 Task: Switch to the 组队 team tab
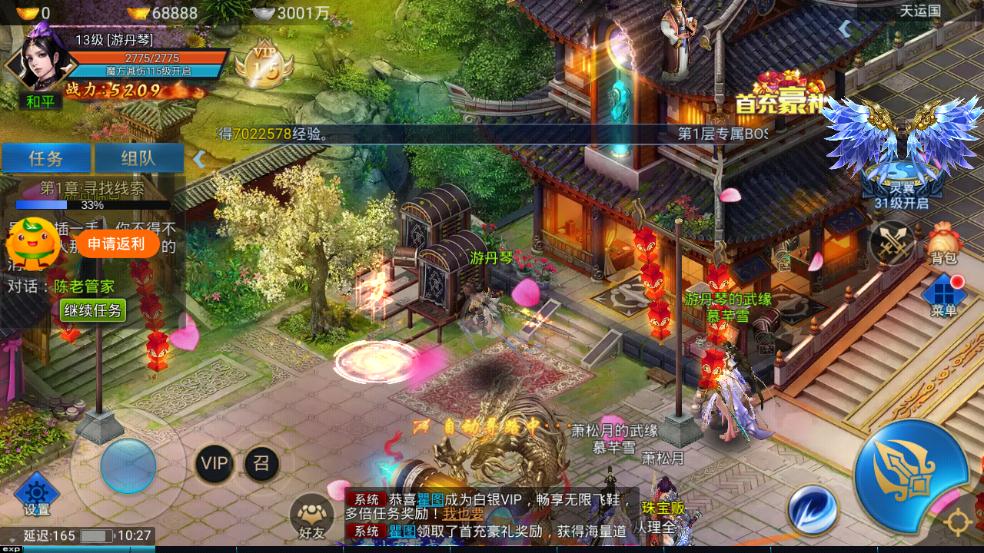[x=138, y=158]
